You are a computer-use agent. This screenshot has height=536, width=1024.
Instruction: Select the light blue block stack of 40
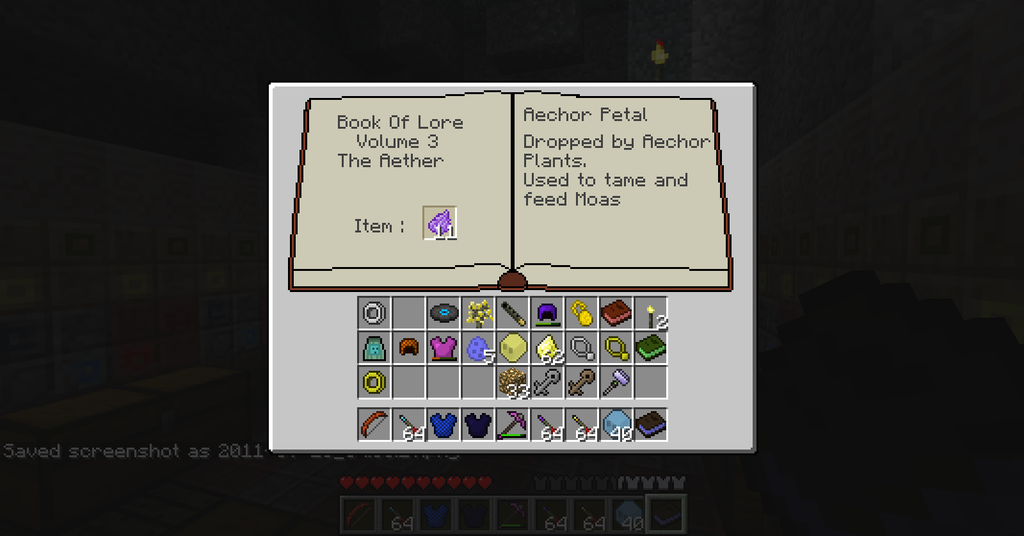[x=616, y=424]
